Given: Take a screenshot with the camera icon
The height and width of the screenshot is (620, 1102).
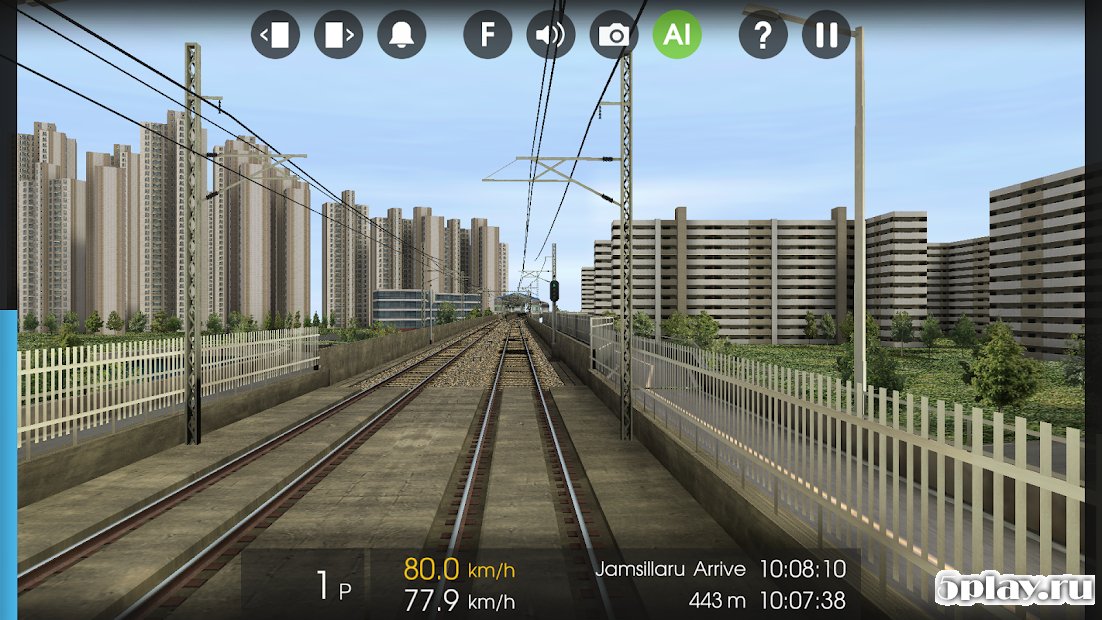Looking at the screenshot, I should 614,35.
